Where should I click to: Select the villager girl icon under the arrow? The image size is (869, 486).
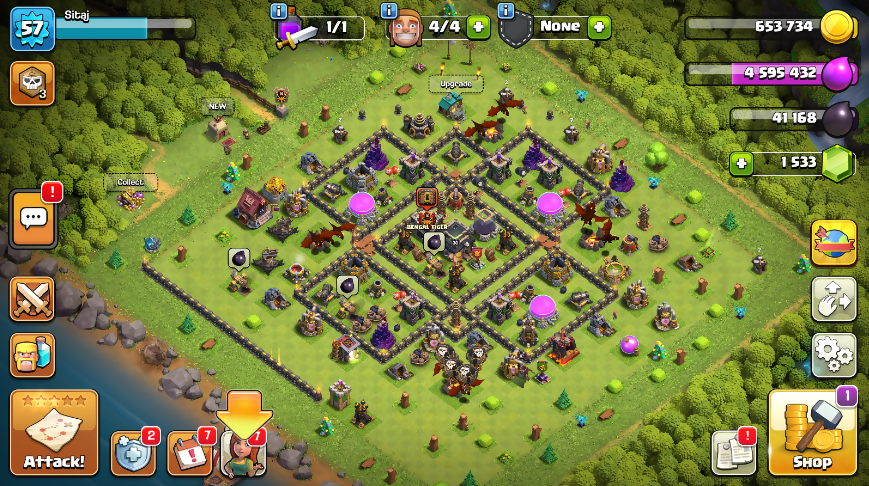point(243,453)
